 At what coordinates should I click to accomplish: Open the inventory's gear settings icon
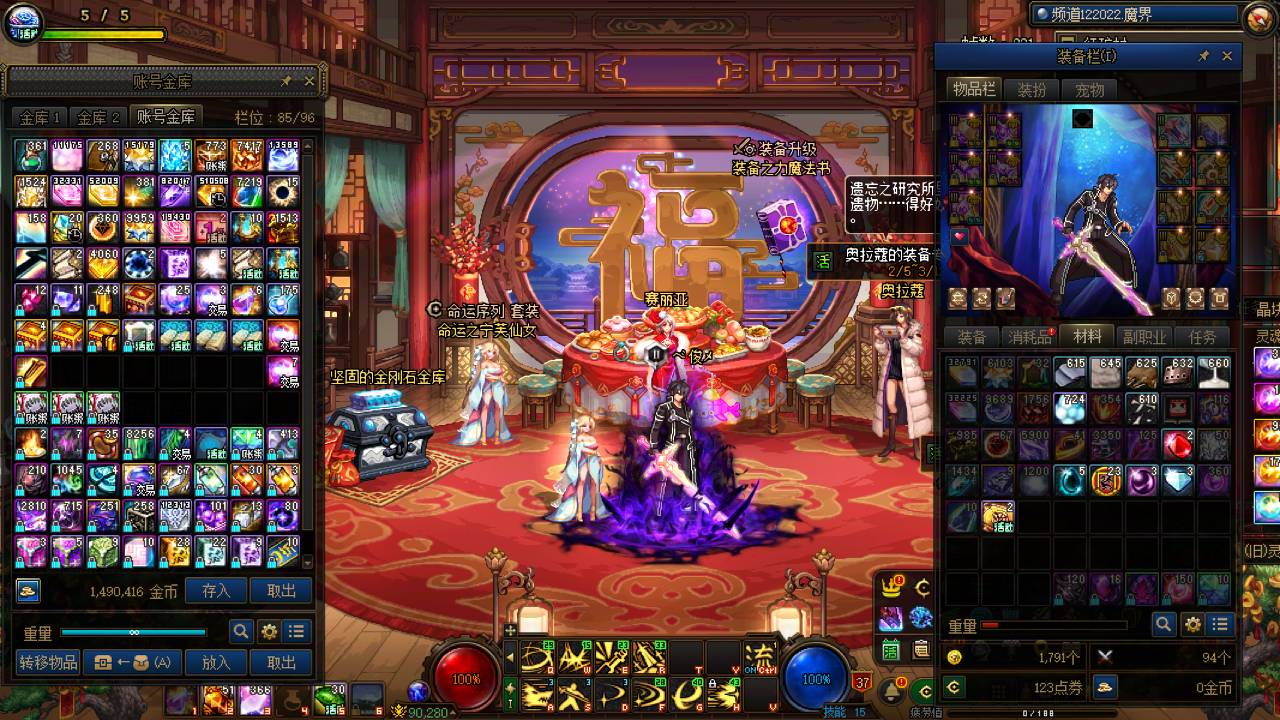[1192, 625]
